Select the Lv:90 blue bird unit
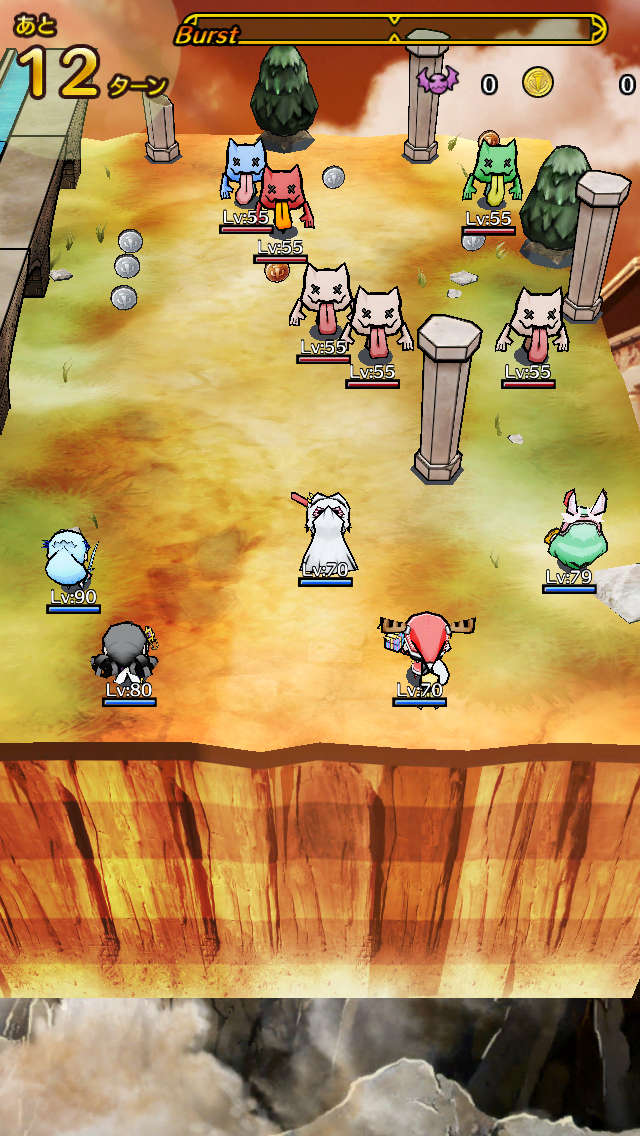This screenshot has height=1136, width=640. 71,561
